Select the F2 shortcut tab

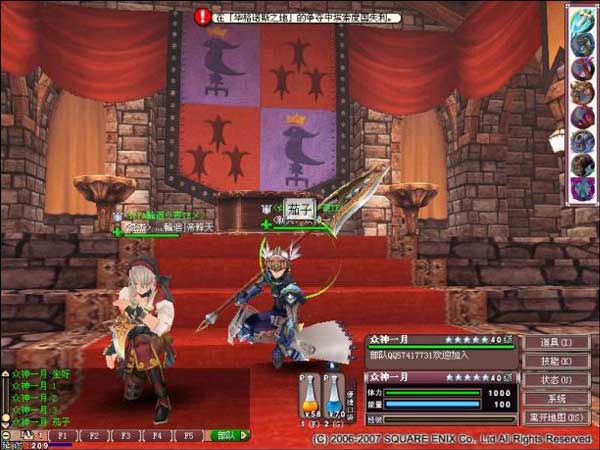[95, 436]
